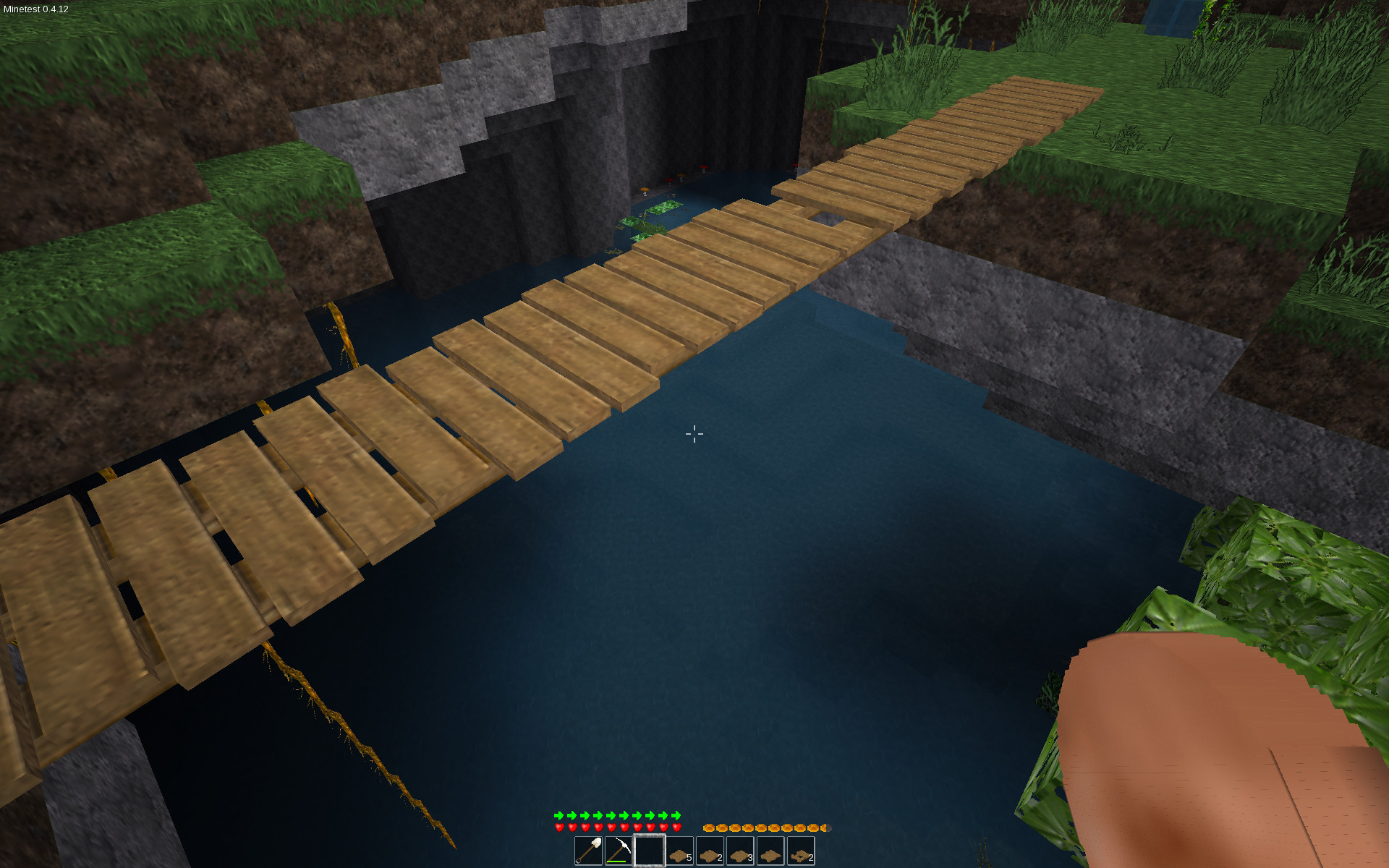Image resolution: width=1389 pixels, height=868 pixels.
Task: Select the unnumbered dirt slab slot
Action: click(769, 851)
